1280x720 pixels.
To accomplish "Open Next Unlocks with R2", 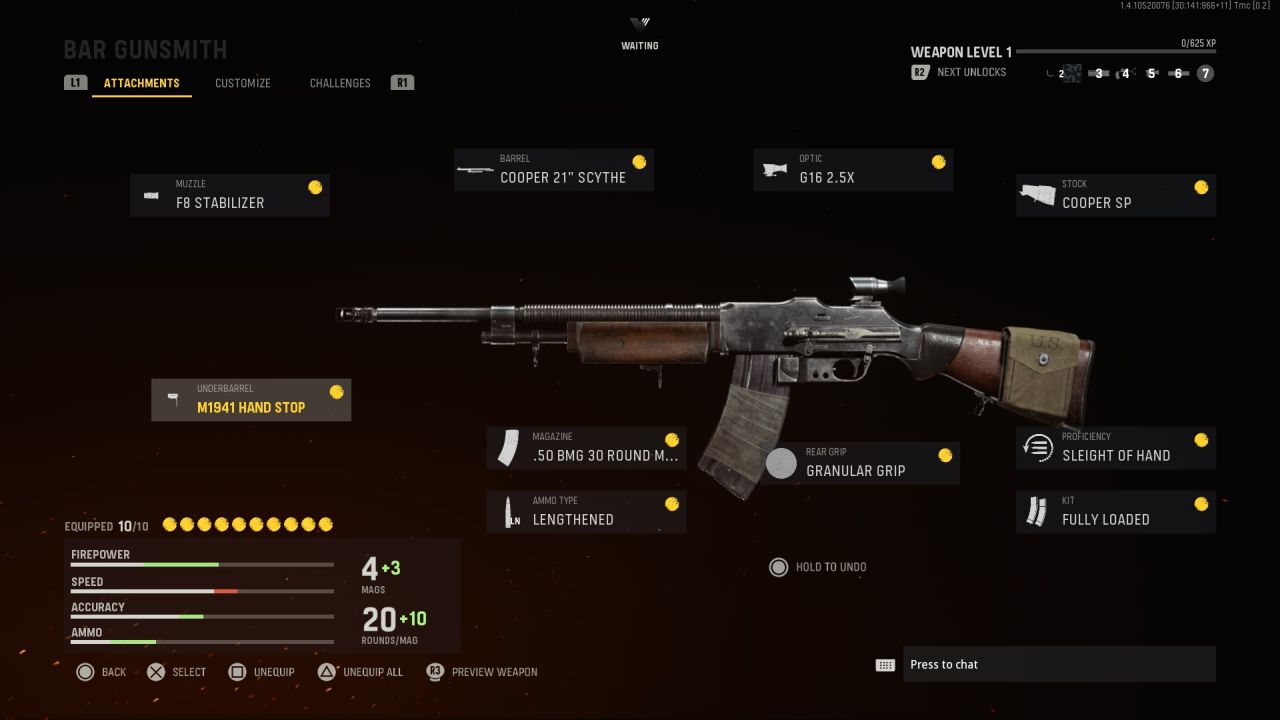I will tap(920, 72).
